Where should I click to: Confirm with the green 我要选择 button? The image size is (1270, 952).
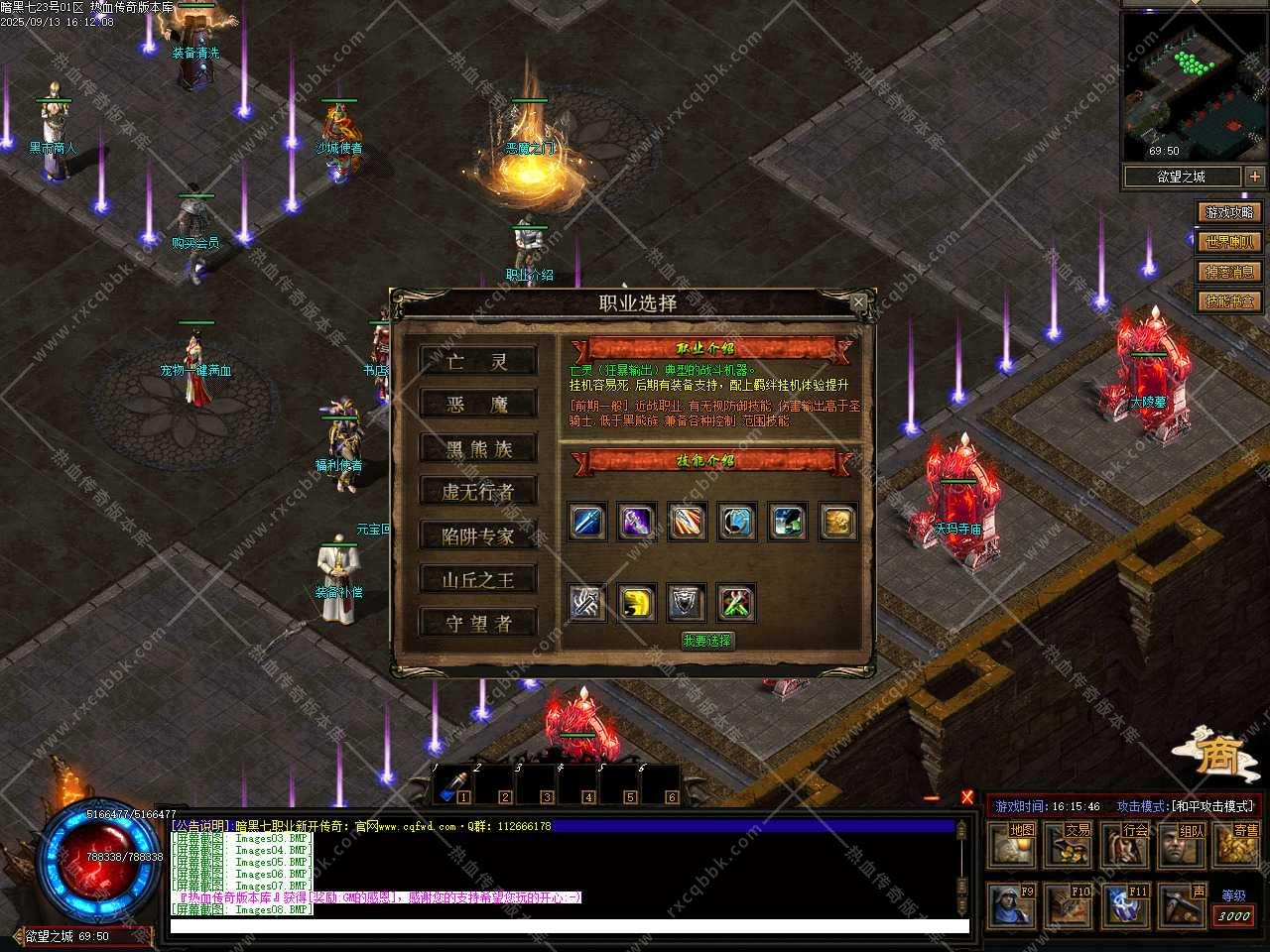pos(706,641)
